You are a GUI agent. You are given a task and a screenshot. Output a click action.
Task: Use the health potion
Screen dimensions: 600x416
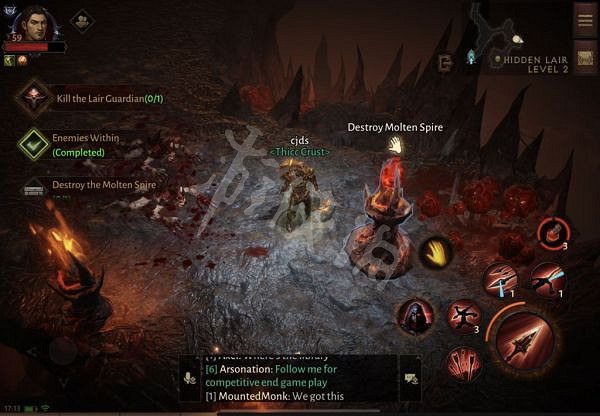point(552,234)
